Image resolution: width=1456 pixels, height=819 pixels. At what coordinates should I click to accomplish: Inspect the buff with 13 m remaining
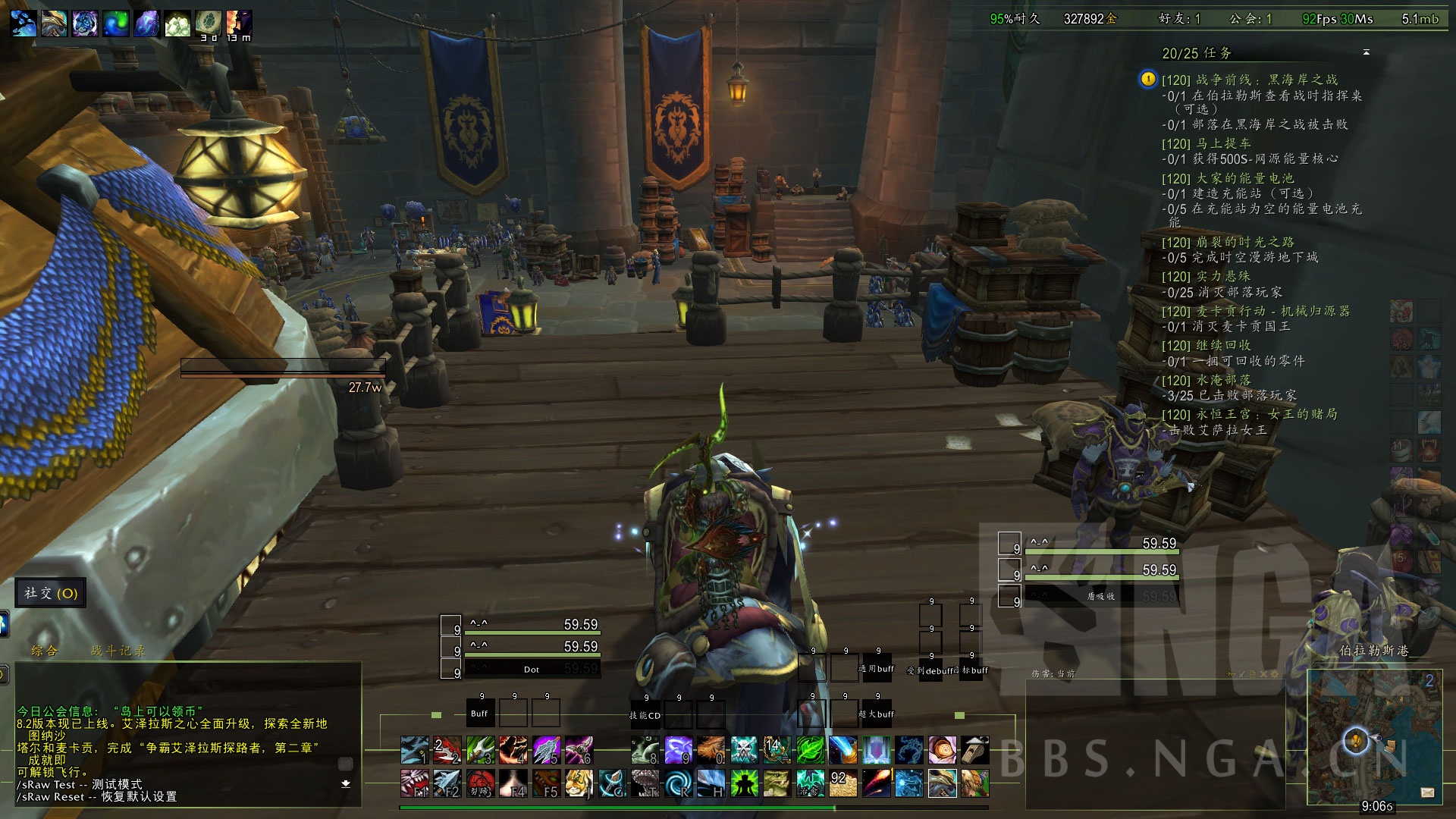239,24
